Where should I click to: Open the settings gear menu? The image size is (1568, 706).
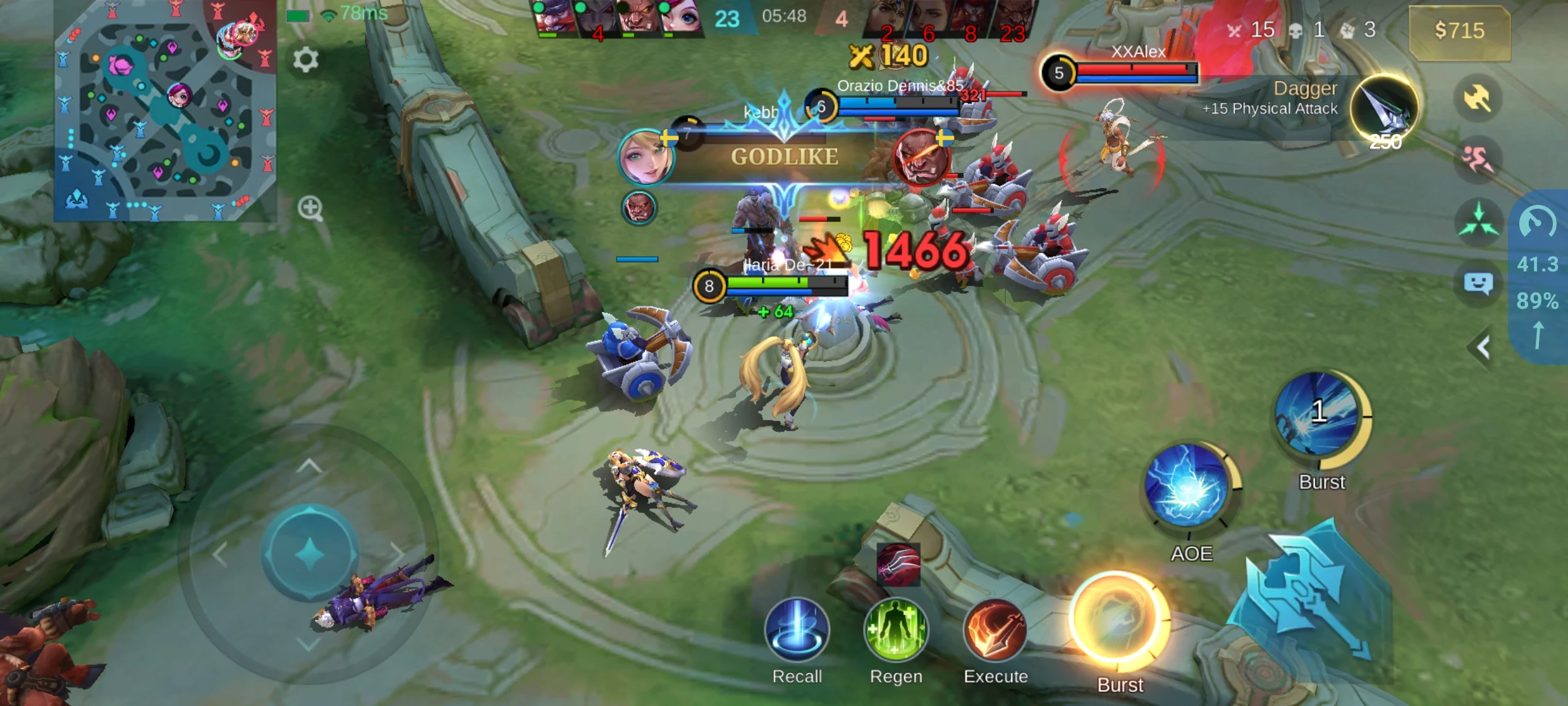point(305,59)
